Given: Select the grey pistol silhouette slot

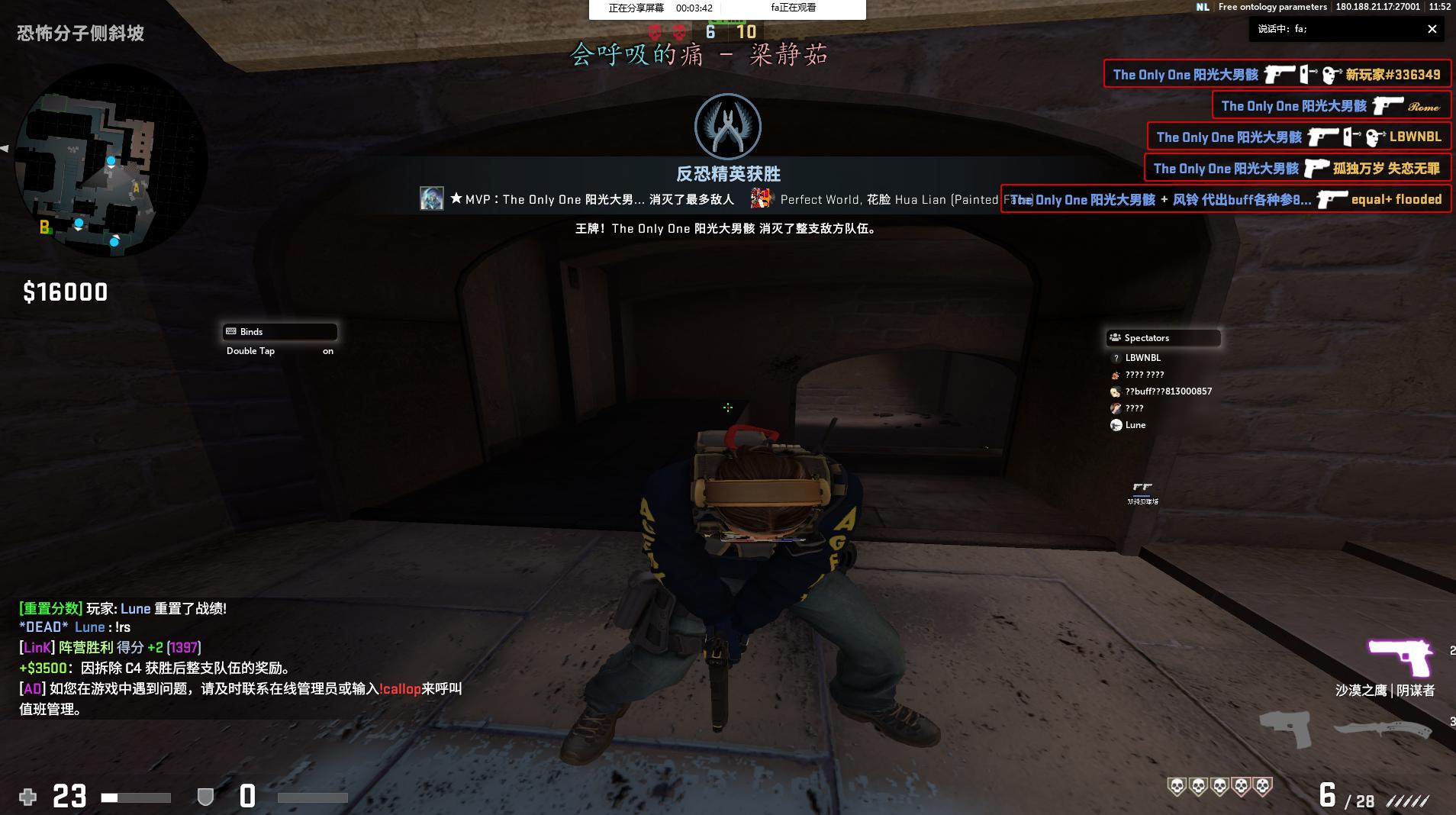Looking at the screenshot, I should click(x=1285, y=728).
